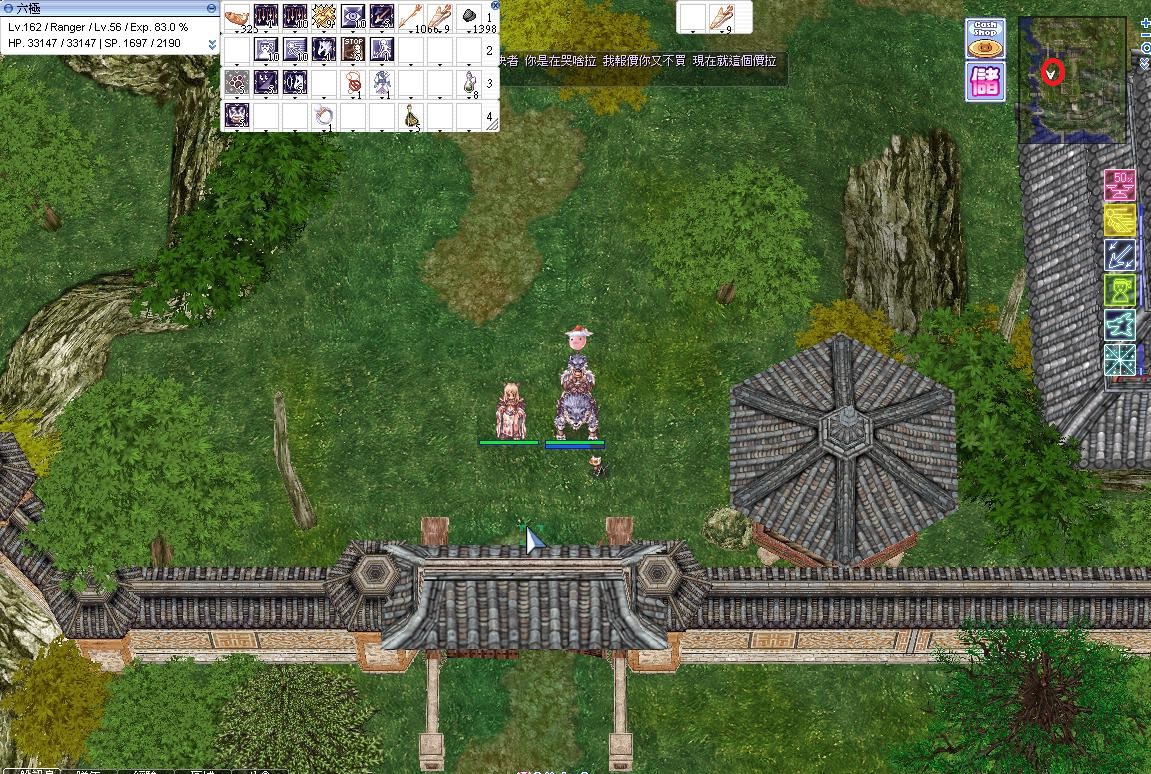This screenshot has height=774, width=1151.
Task: Expand the character status window arrow
Action: (x=212, y=44)
